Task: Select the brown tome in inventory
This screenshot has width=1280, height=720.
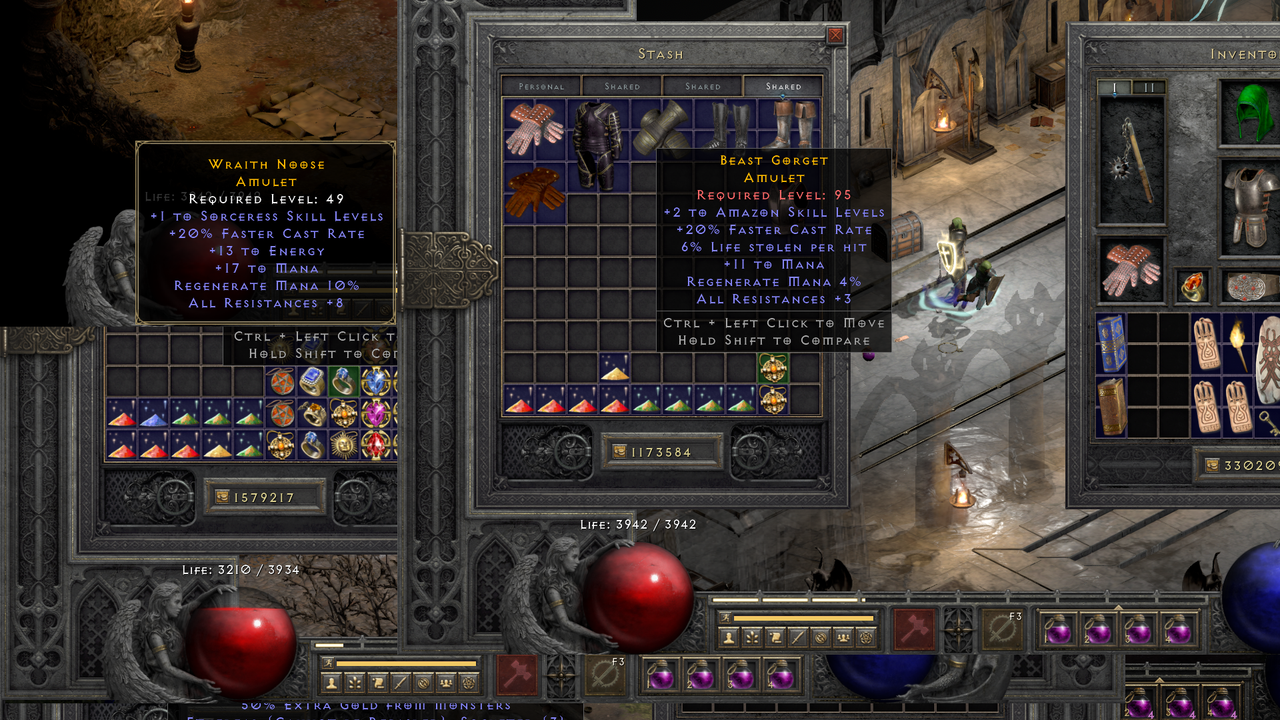Action: coord(1112,406)
